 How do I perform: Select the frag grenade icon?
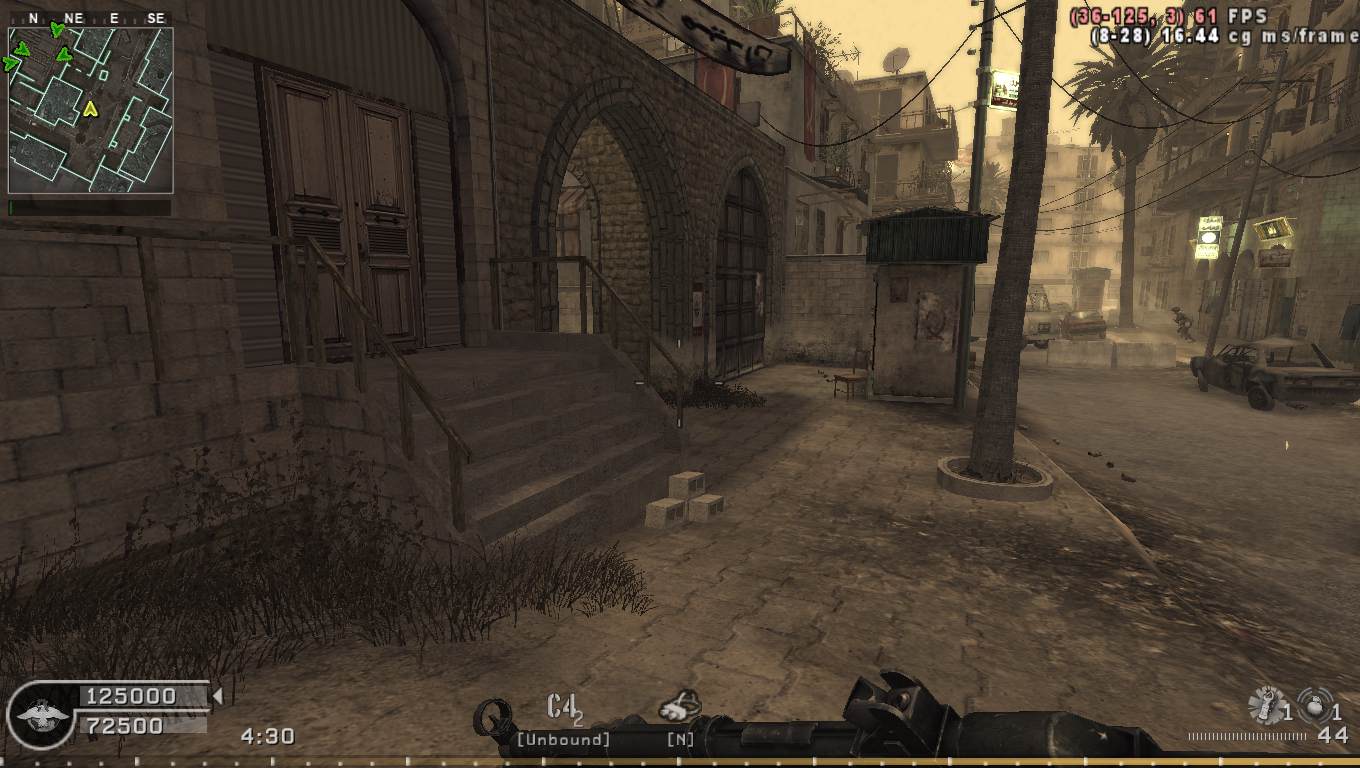pyautogui.click(x=1314, y=705)
